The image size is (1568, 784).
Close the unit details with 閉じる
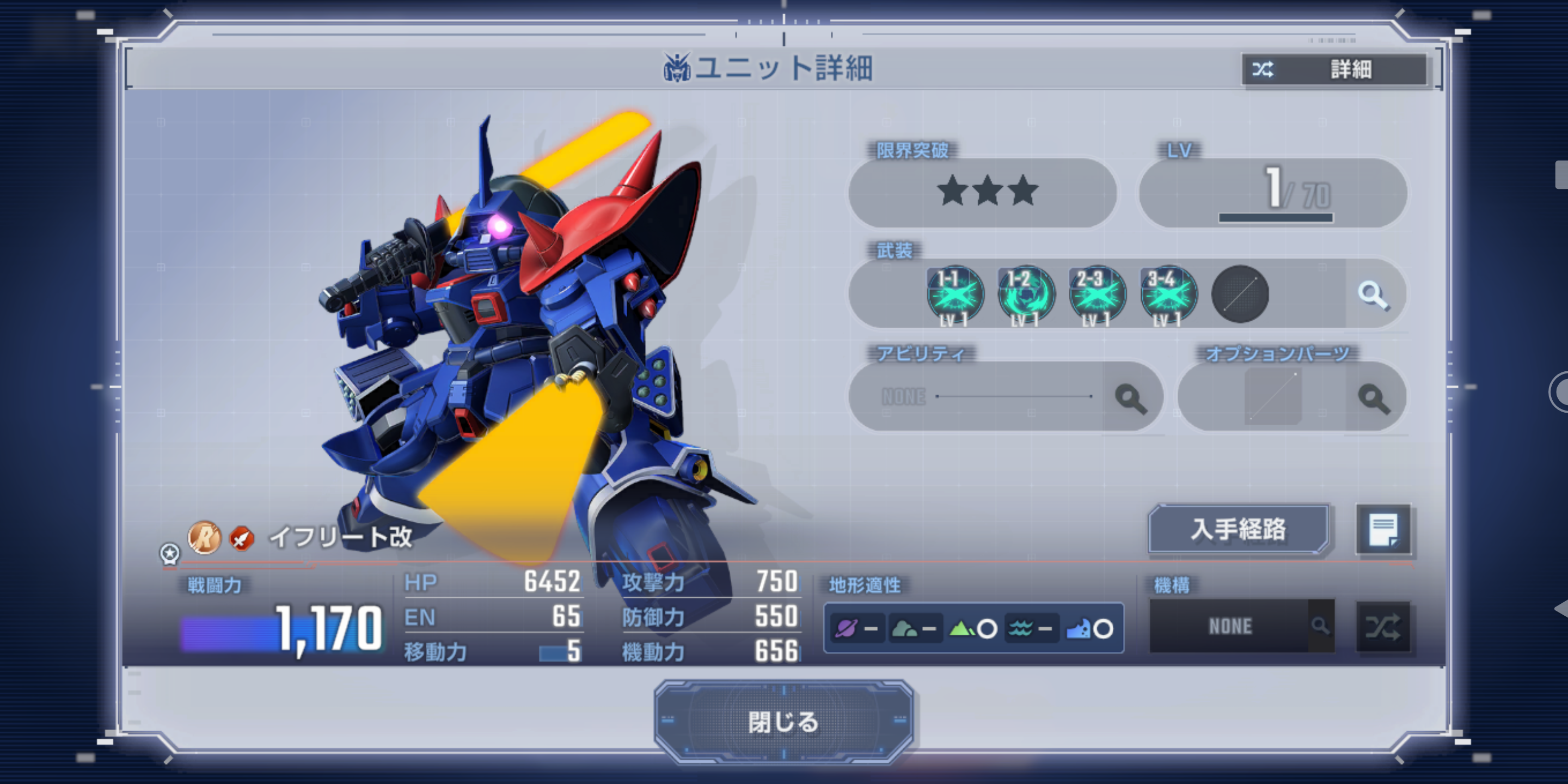[x=783, y=722]
